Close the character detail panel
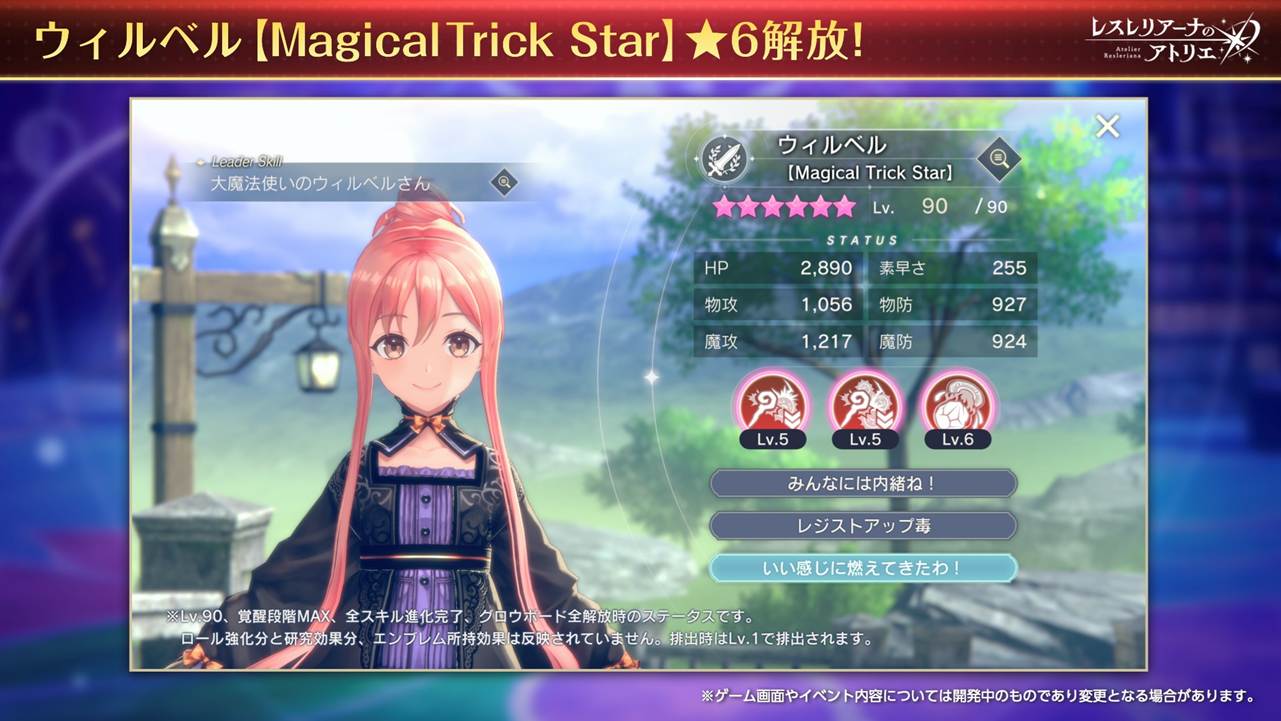Viewport: 1281px width, 721px height. (x=1107, y=127)
